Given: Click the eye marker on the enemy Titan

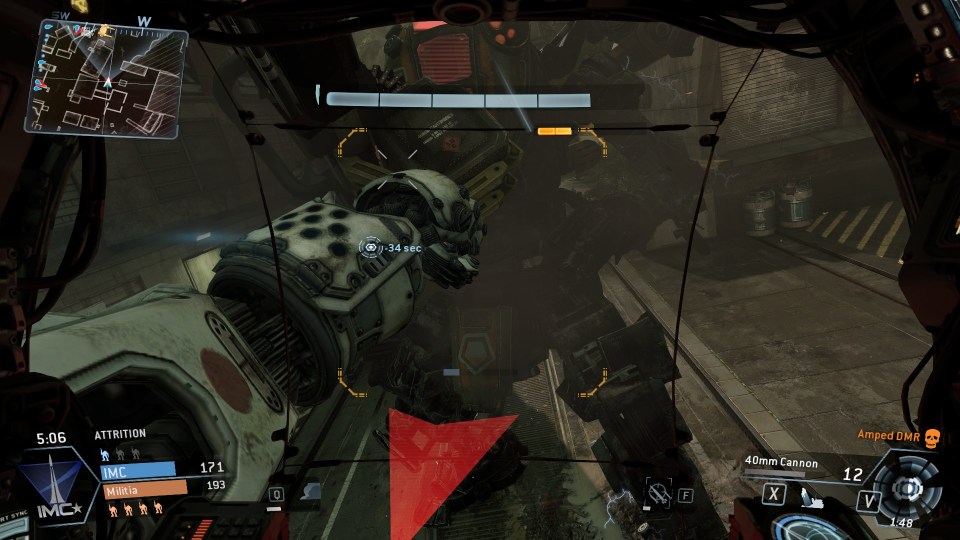Looking at the screenshot, I should 371,246.
